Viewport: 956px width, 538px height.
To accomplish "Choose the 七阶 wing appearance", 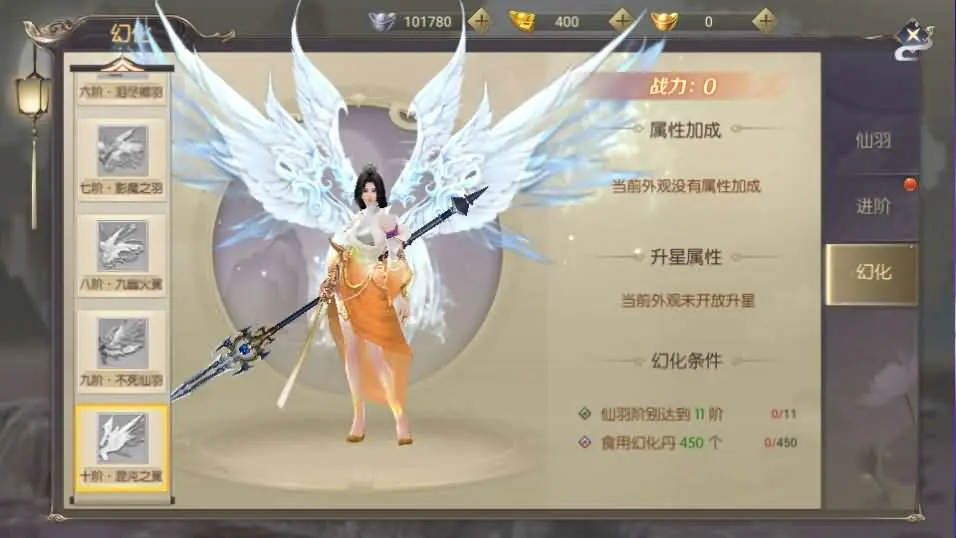I will [x=122, y=158].
